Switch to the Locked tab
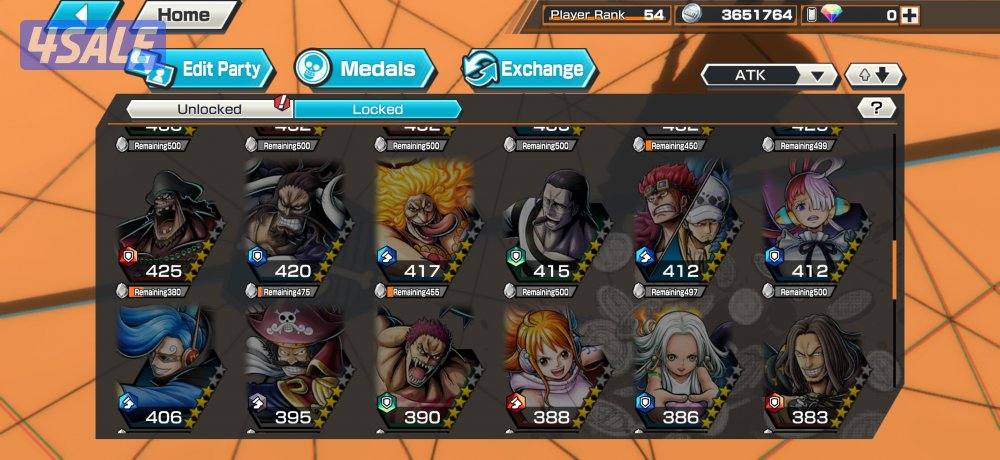Viewport: 1000px width, 460px height. 377,109
